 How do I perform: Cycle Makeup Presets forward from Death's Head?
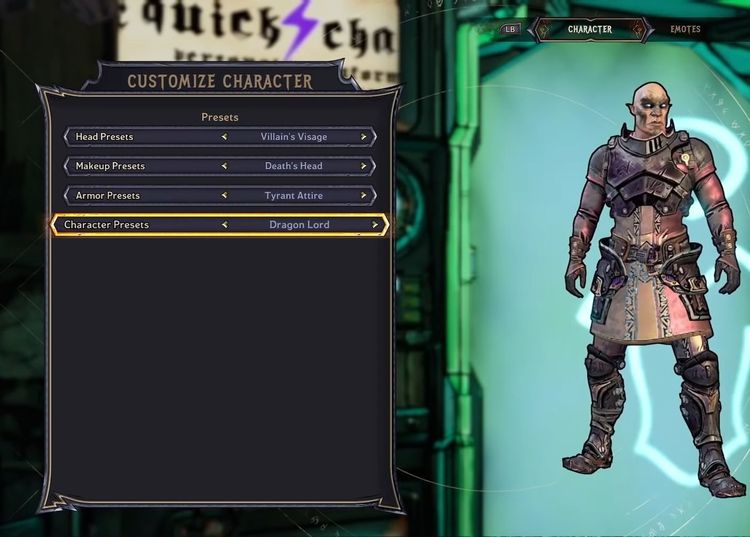point(364,166)
